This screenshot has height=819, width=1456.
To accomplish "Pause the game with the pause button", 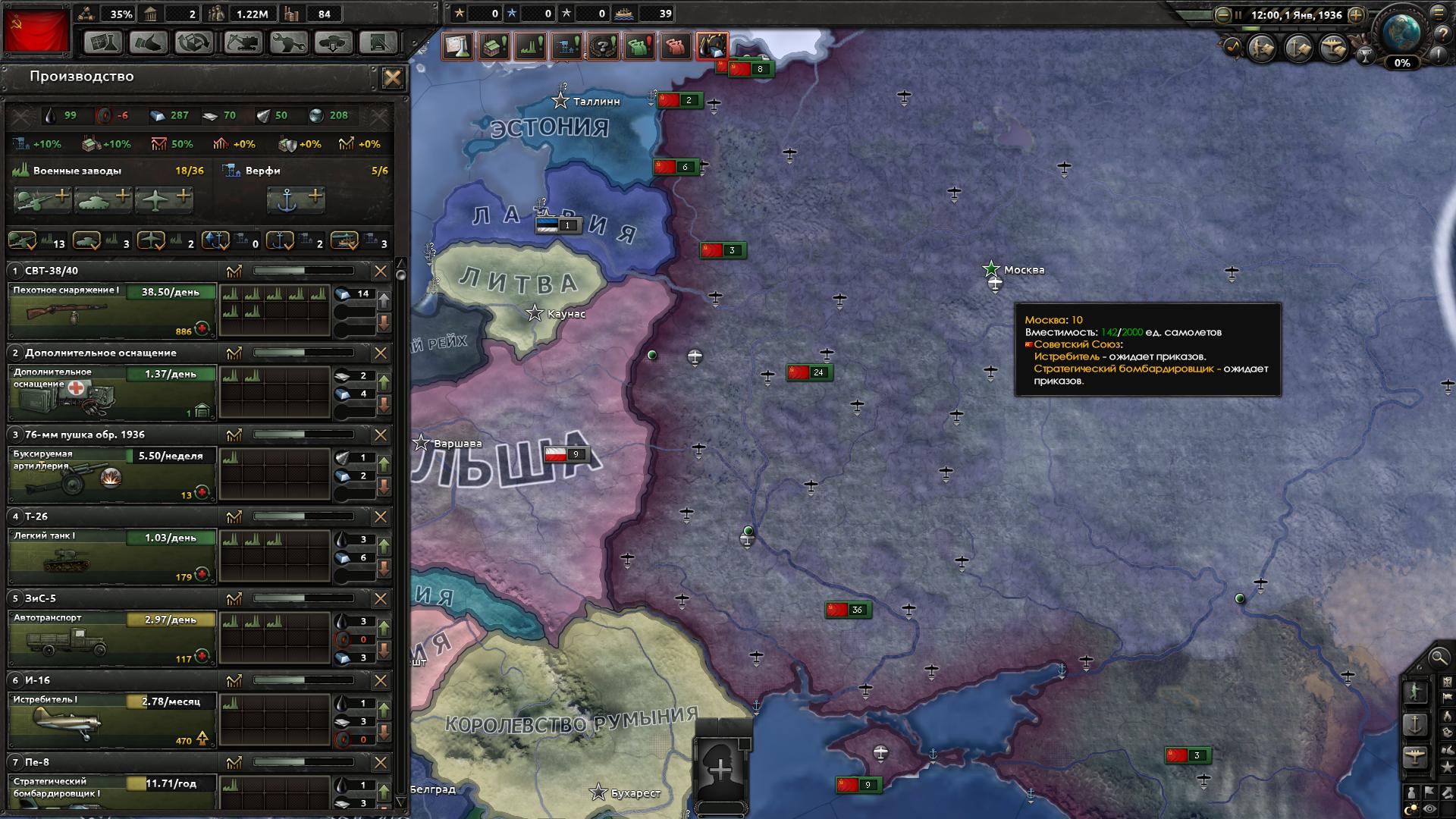I will (1238, 15).
